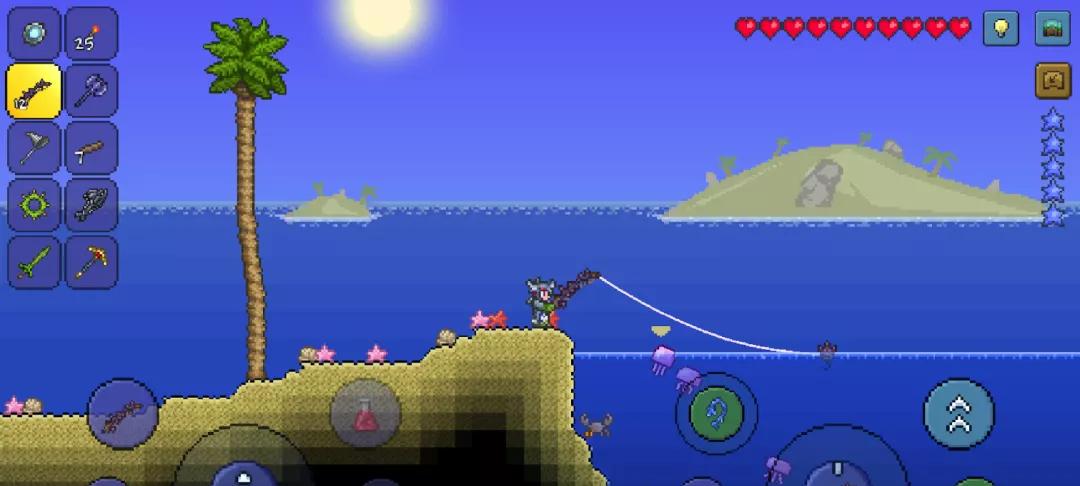This screenshot has height=486, width=1080.
Task: Select the wooden boomerang slot
Action: pos(91,148)
